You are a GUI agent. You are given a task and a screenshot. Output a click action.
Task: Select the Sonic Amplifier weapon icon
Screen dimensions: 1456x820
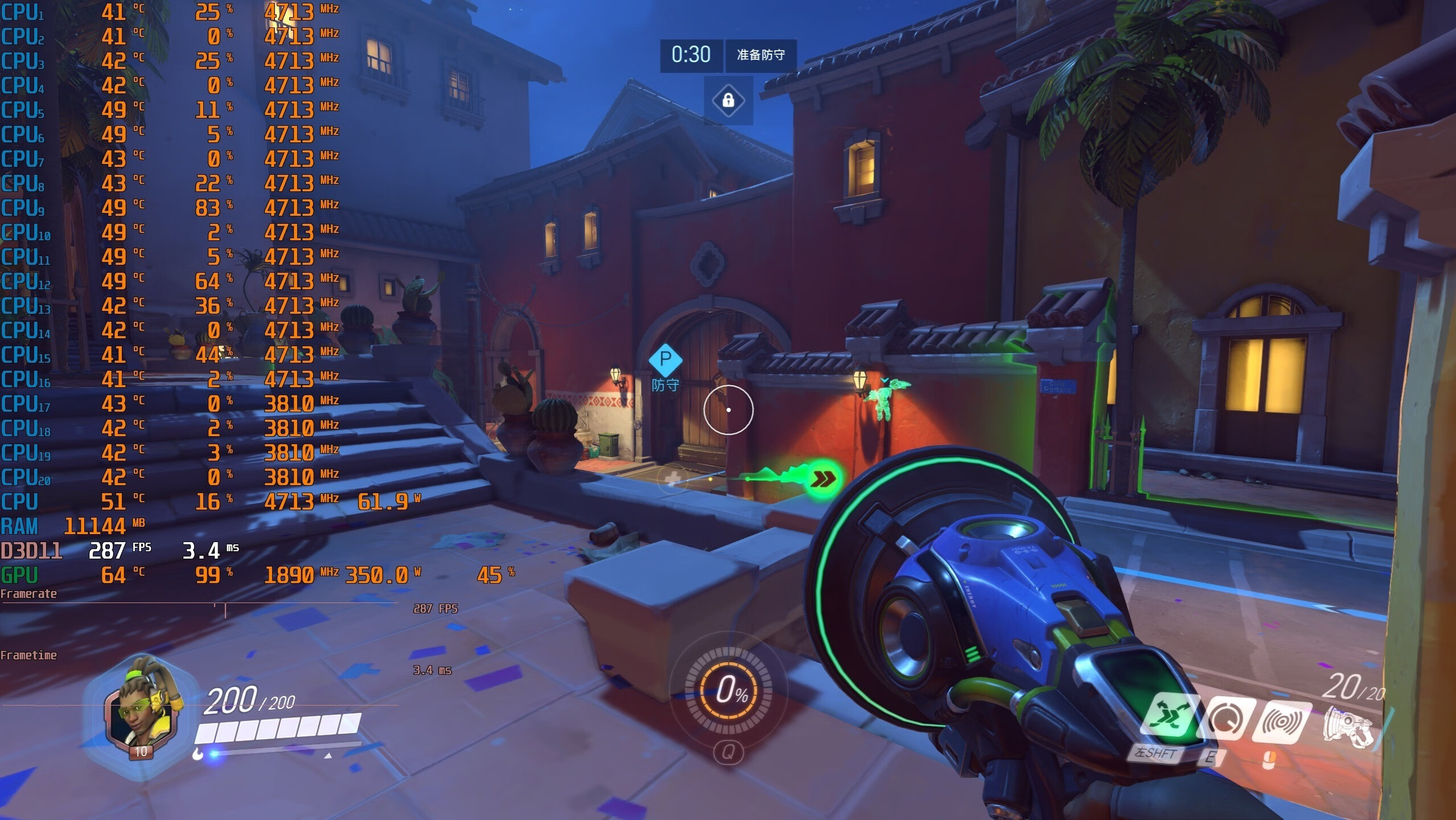click(1347, 727)
